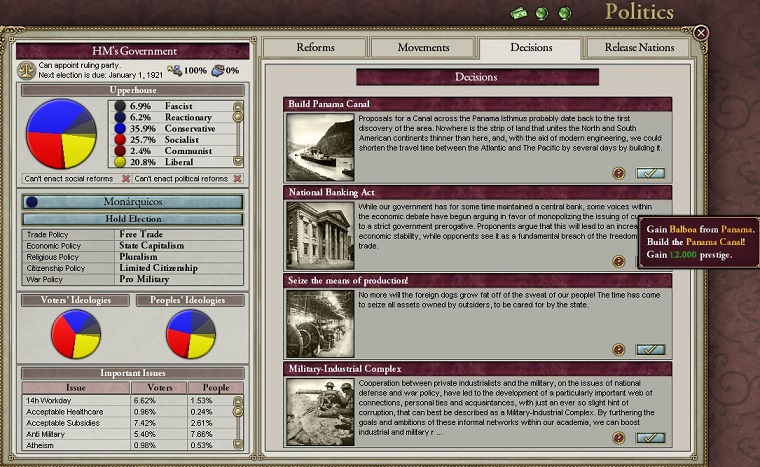Click the Upperhouse ideology list scrollbar
This screenshot has width=760, height=467.
tap(238, 132)
